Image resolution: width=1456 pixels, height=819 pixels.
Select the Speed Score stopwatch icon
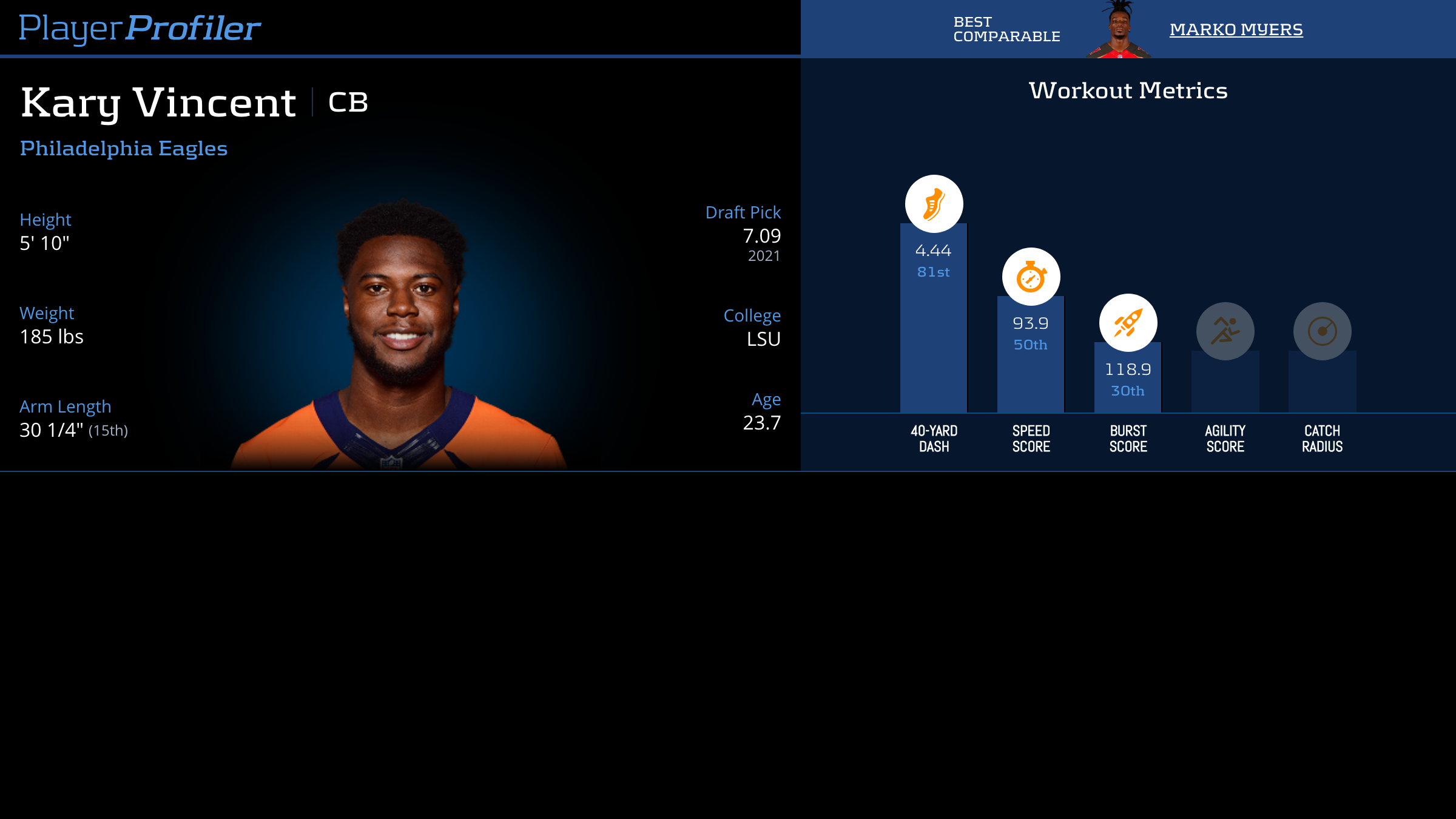tap(1031, 277)
